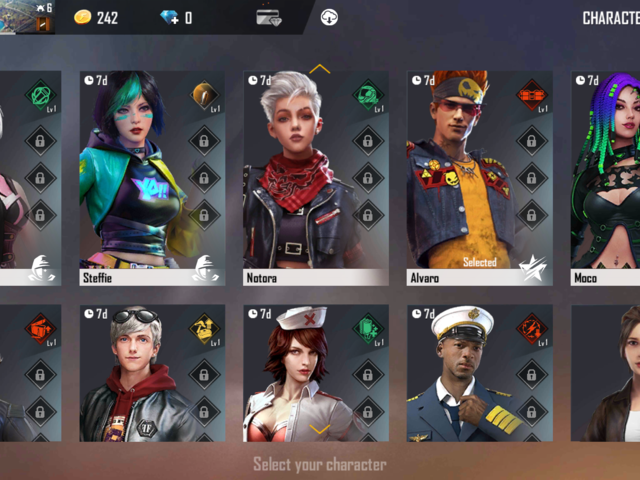Image resolution: width=640 pixels, height=480 pixels.
Task: View Notora's green skill icon
Action: (367, 96)
